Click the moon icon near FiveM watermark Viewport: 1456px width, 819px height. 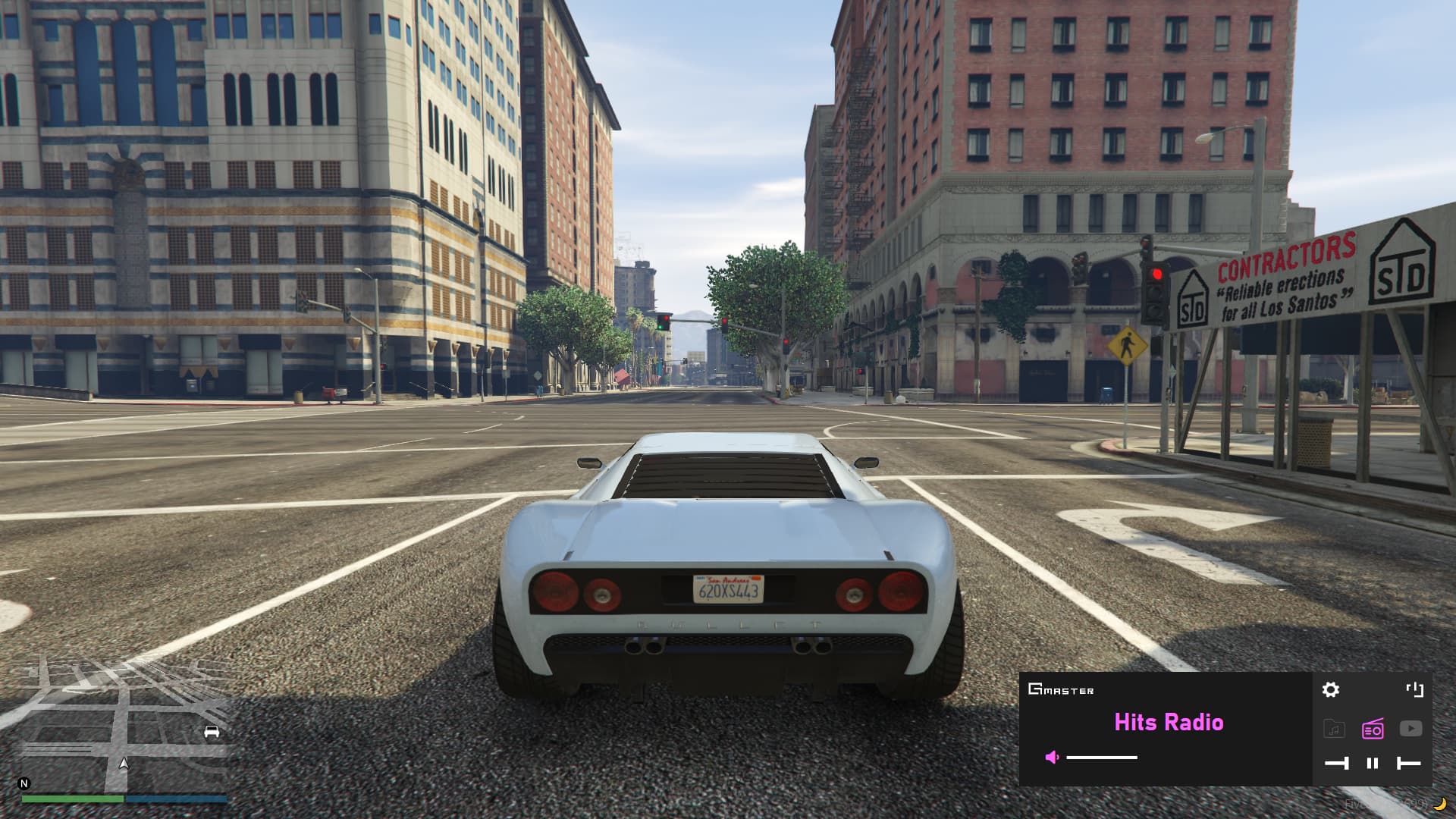coord(1439,805)
